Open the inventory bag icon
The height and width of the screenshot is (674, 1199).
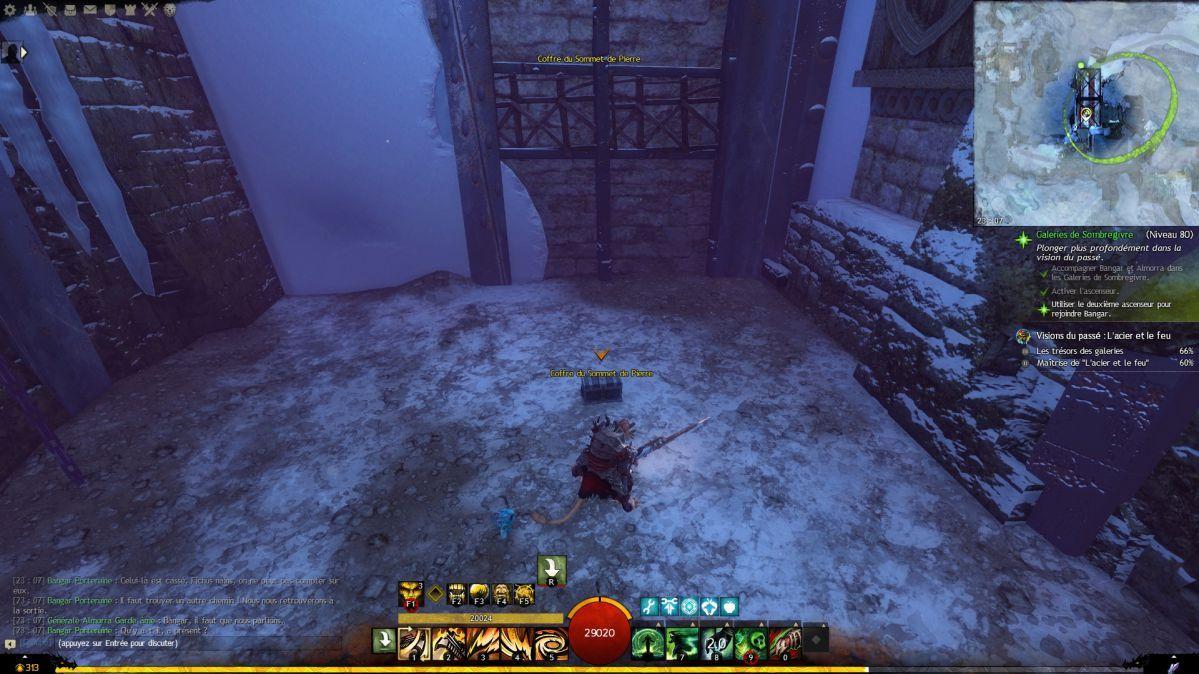[69, 9]
